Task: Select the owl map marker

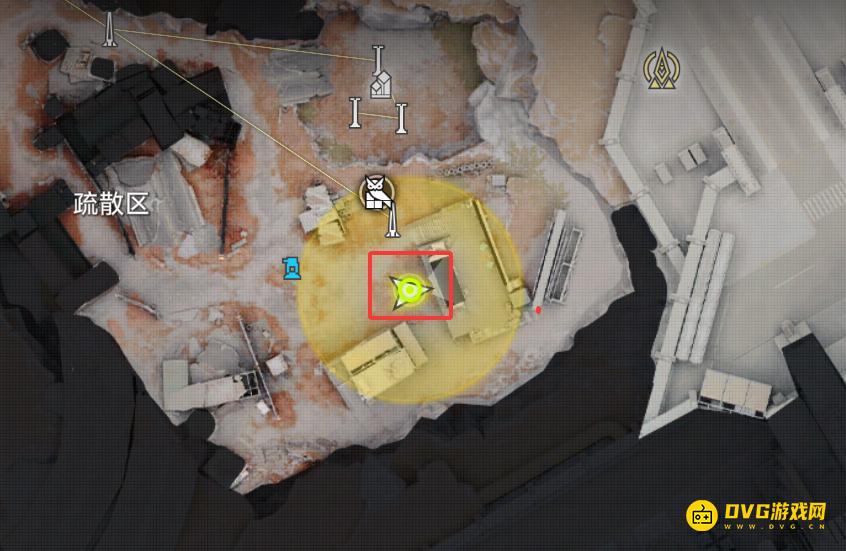Action: click(x=376, y=192)
